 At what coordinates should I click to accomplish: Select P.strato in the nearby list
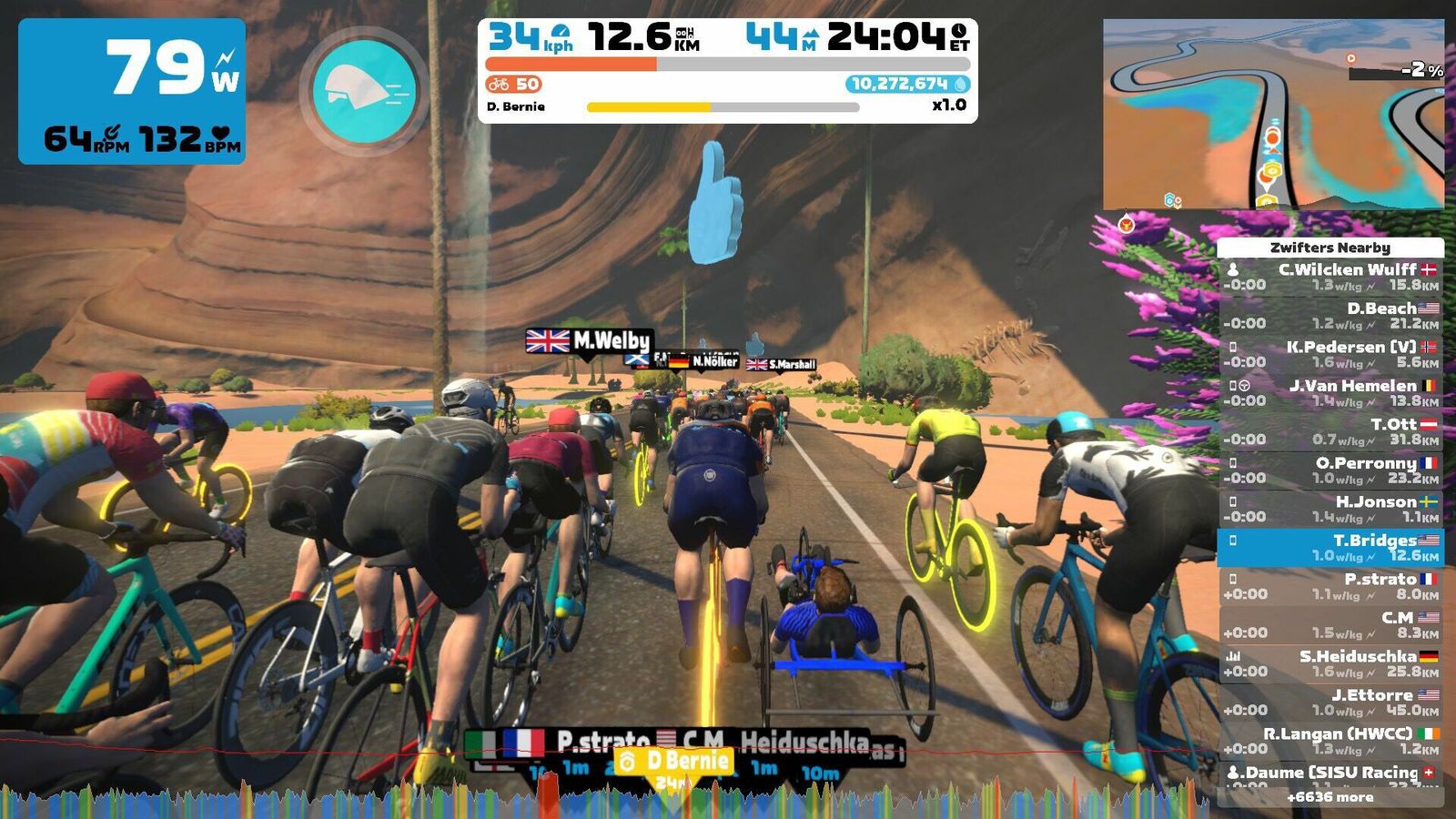(1330, 586)
